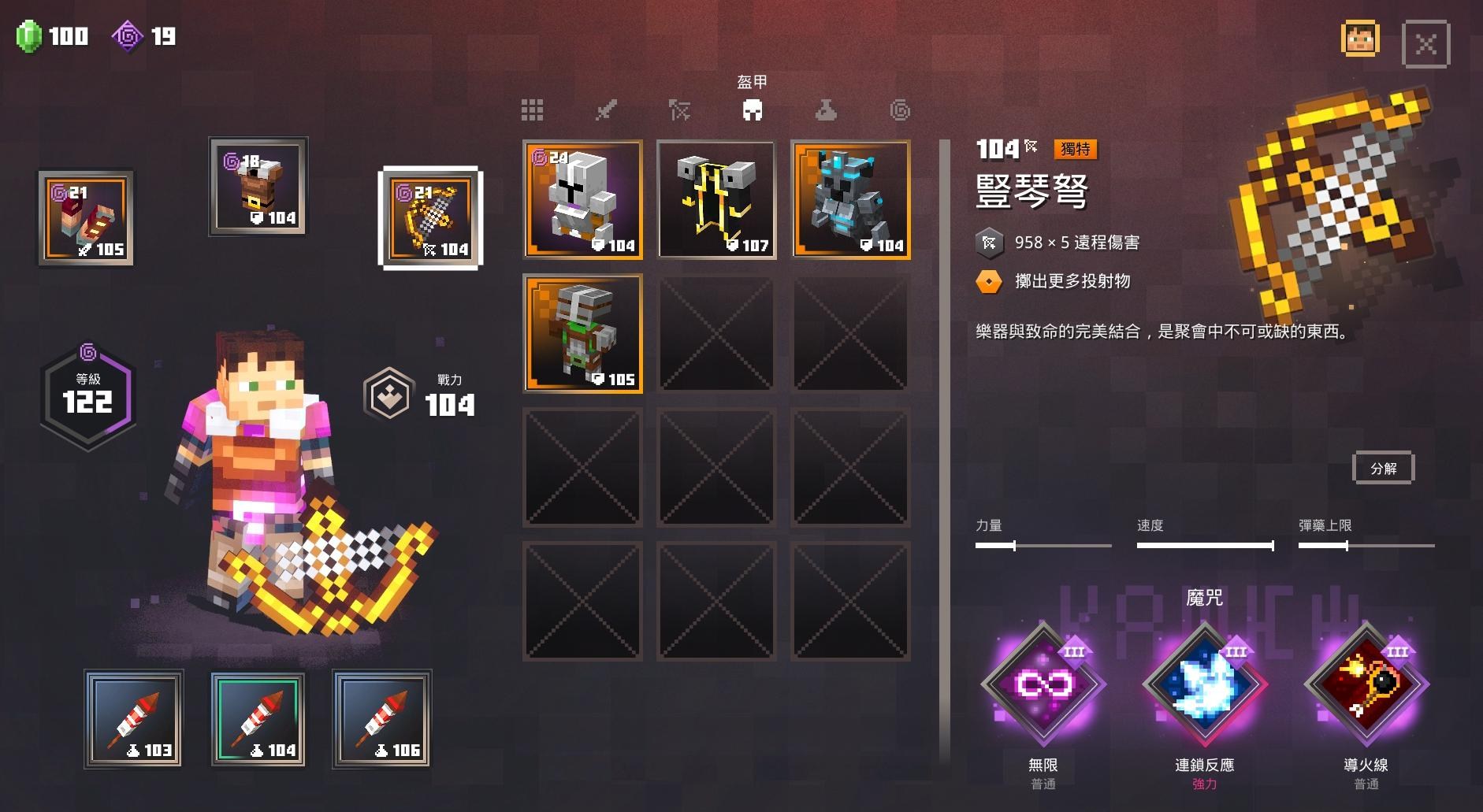Adjust the 速度 speed stat slider
The image size is (1483, 812).
pos(1205,544)
